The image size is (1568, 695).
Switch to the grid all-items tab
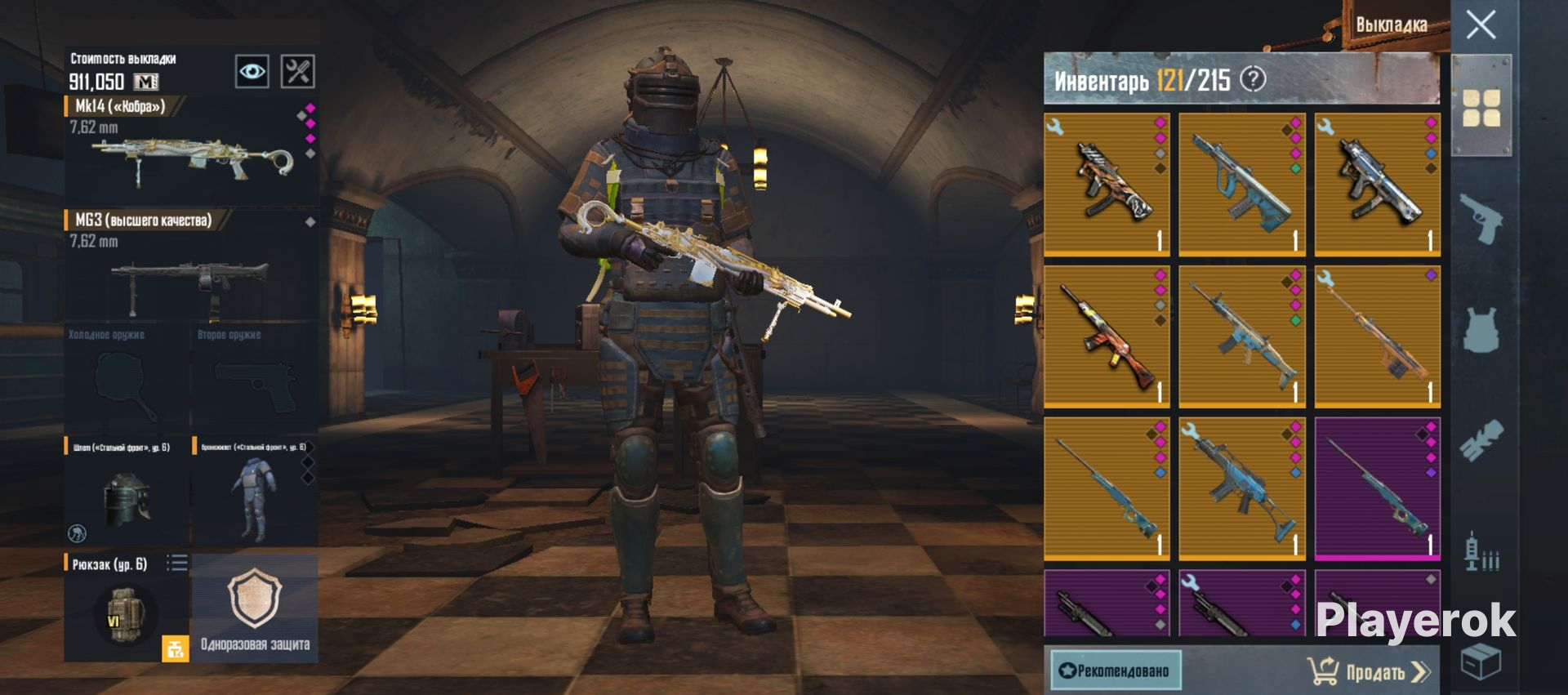click(x=1481, y=108)
